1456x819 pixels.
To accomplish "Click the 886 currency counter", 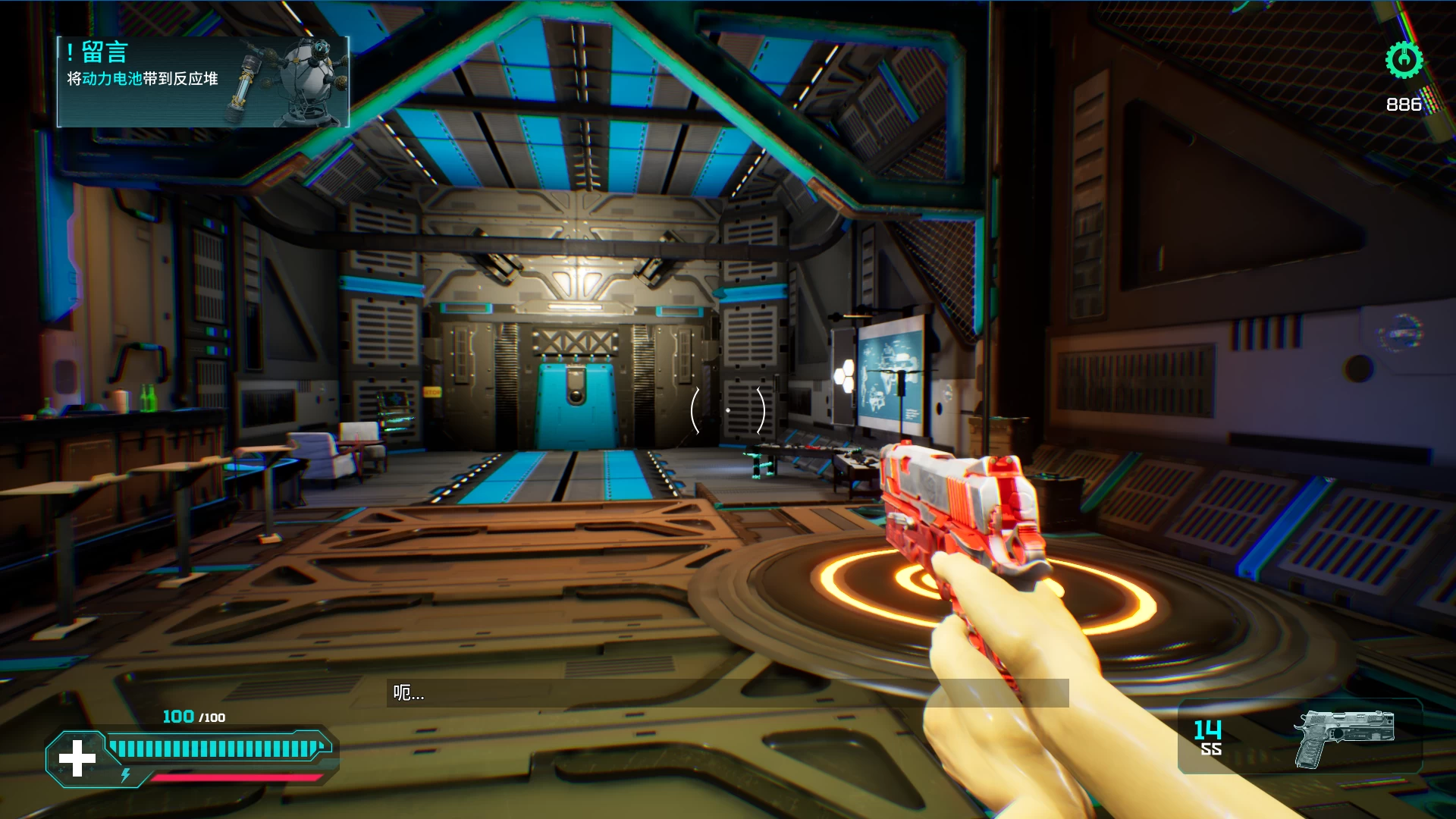I will pos(1404,104).
